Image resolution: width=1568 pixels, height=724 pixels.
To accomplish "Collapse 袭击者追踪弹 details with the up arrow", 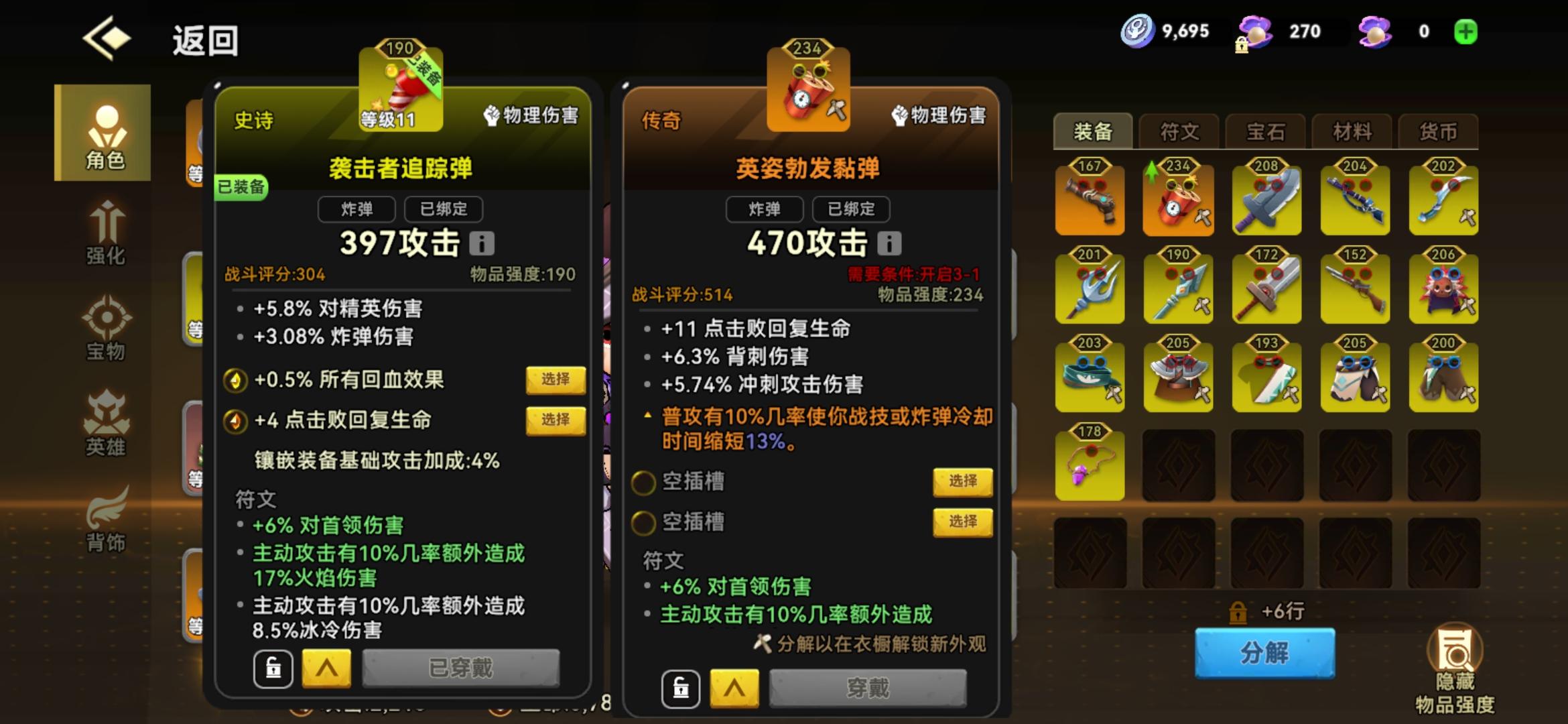I will (x=326, y=668).
